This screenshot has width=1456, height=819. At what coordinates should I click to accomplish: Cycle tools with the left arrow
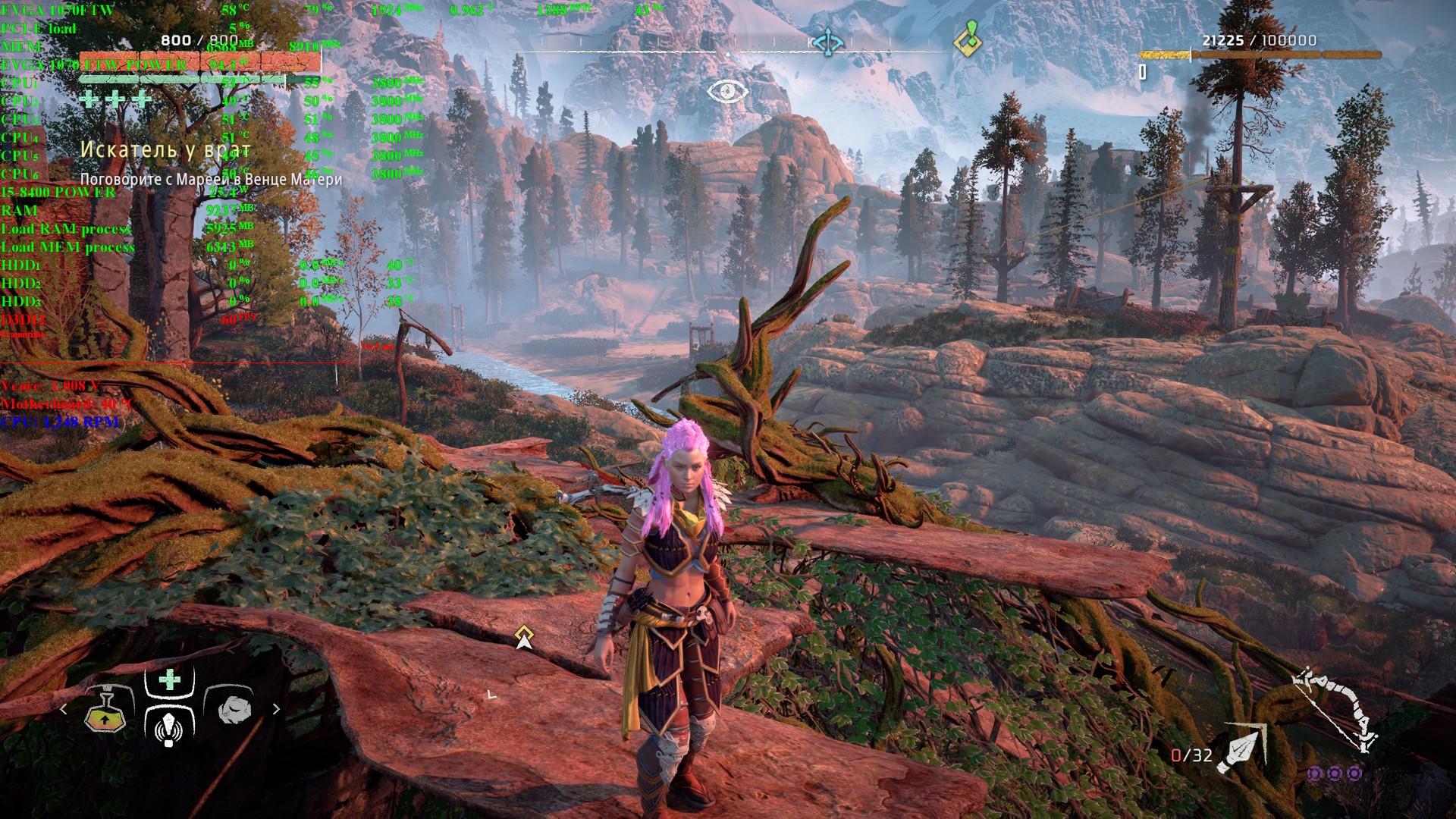pos(64,709)
